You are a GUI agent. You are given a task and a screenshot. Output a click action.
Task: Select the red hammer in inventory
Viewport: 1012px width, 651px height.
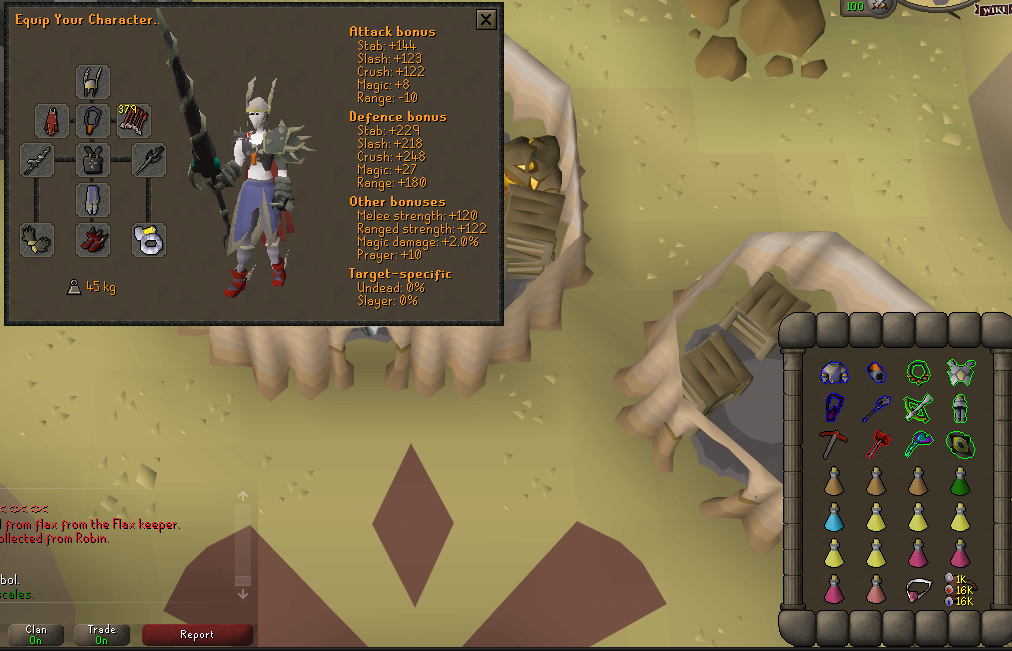pos(876,444)
